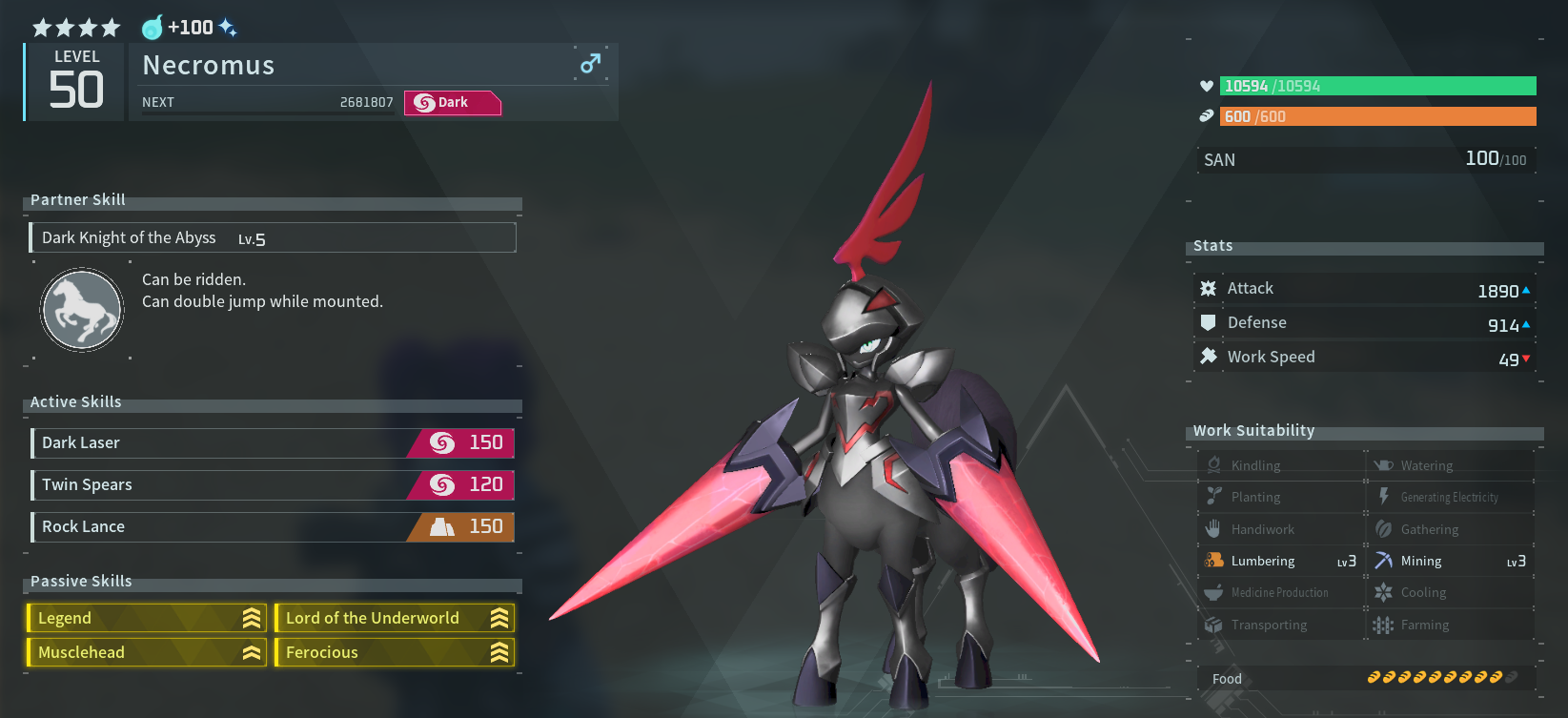1568x718 pixels.
Task: Click the horse Partner Skill icon
Action: (81, 310)
